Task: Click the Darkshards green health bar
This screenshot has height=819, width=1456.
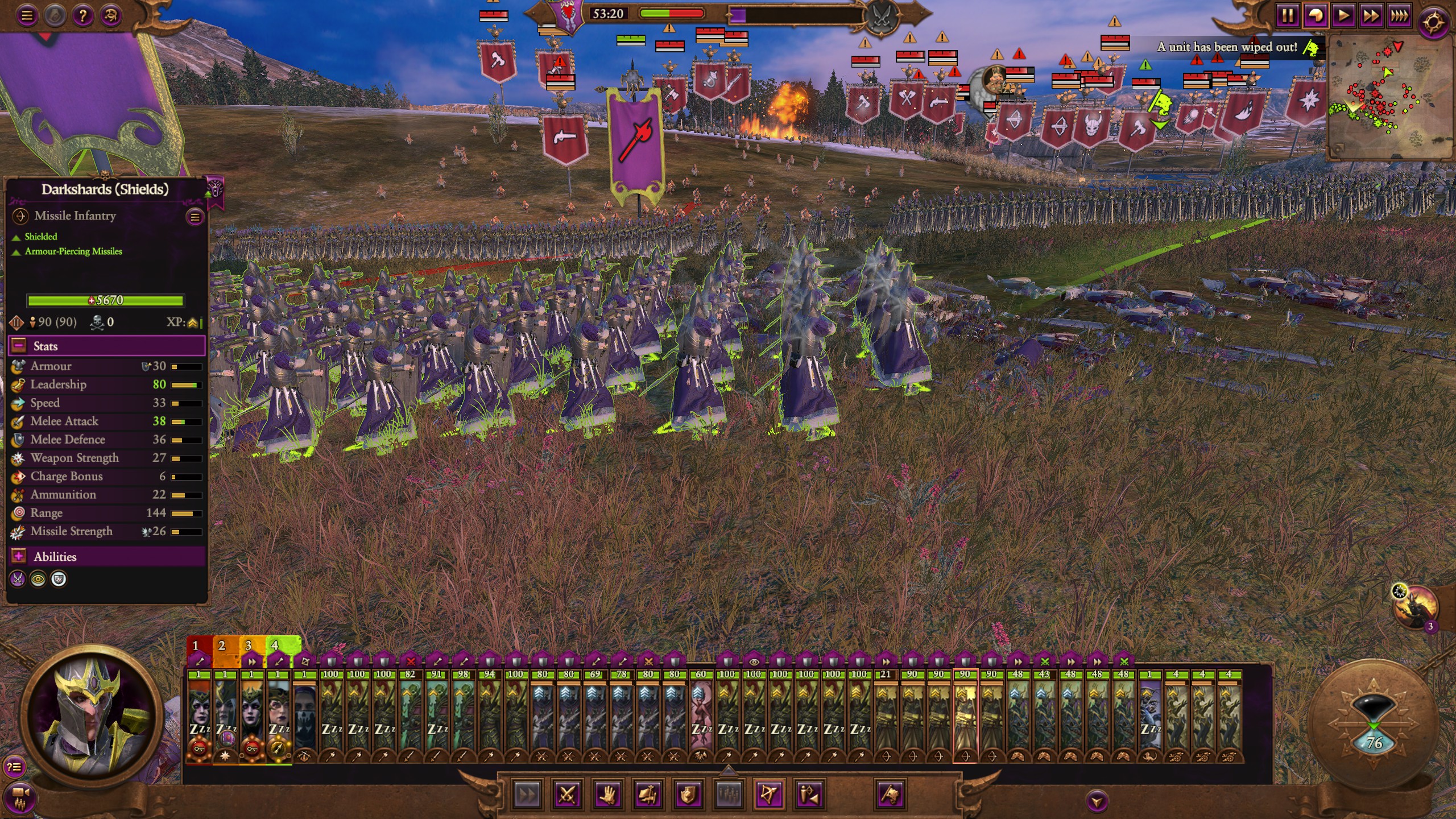Action: click(106, 300)
